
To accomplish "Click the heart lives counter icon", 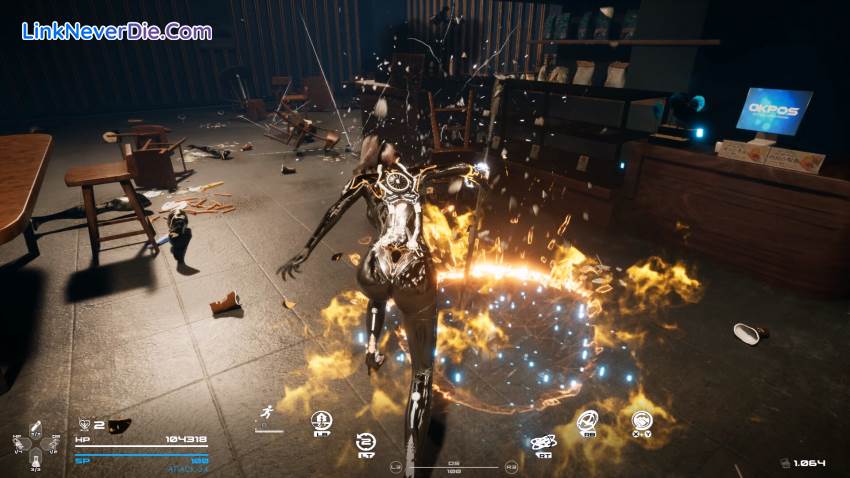I will point(83,425).
